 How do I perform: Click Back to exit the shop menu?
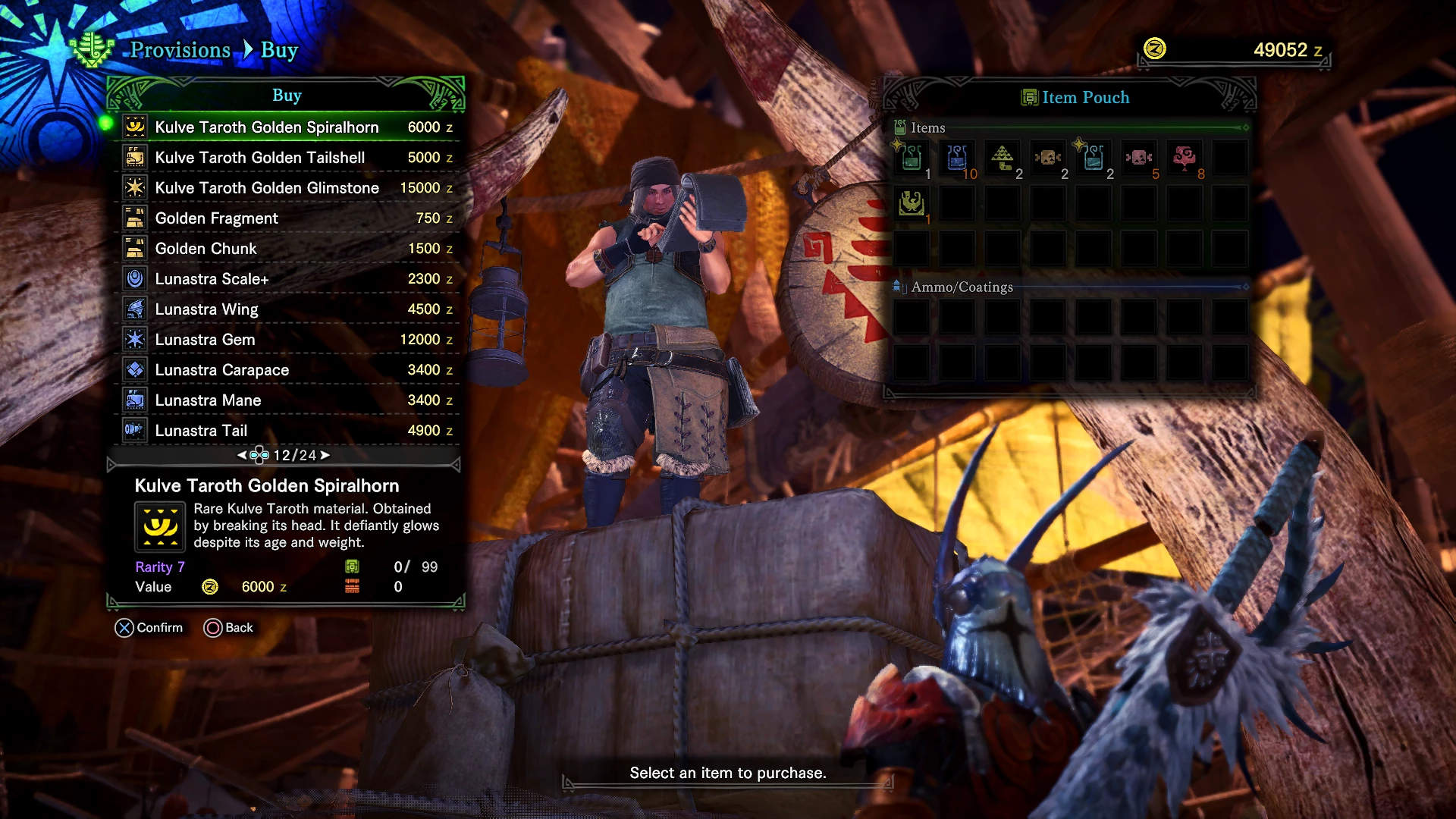tap(229, 627)
